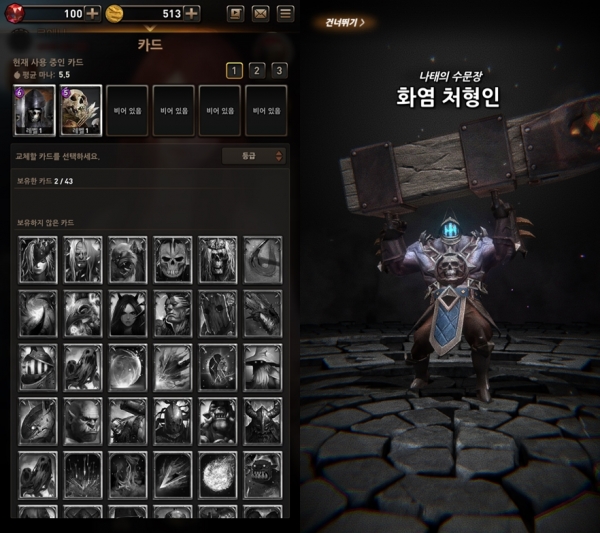Screen dimensions: 600x533
Task: Buy more gold coins with the plus button
Action: coord(192,13)
